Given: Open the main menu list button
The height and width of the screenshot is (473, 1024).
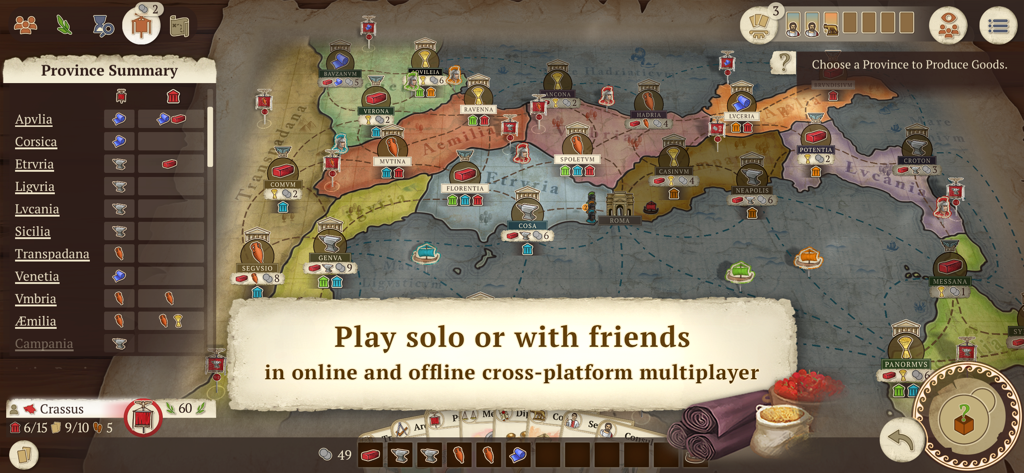Looking at the screenshot, I should (997, 27).
